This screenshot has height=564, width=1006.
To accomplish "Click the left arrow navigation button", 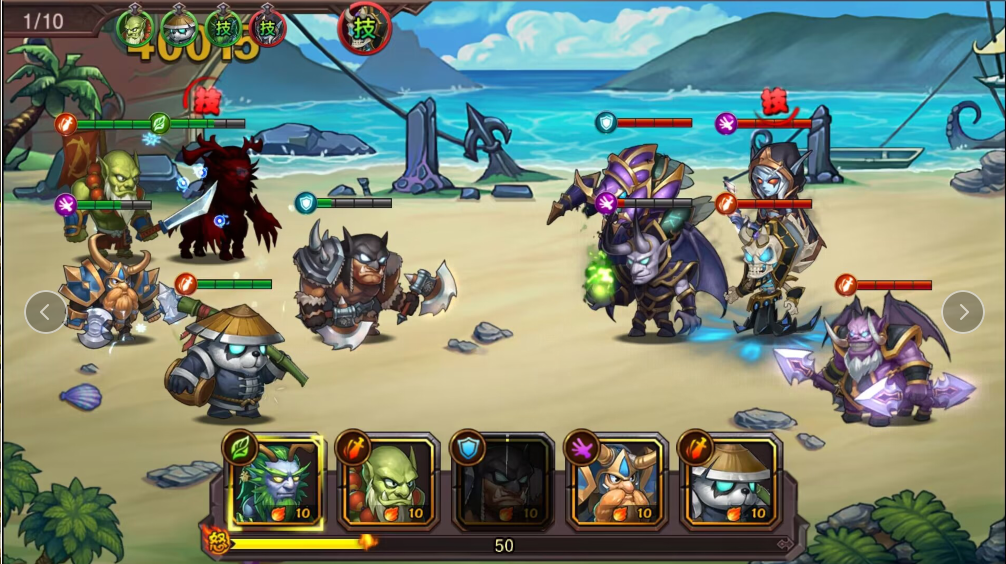I will pos(45,312).
